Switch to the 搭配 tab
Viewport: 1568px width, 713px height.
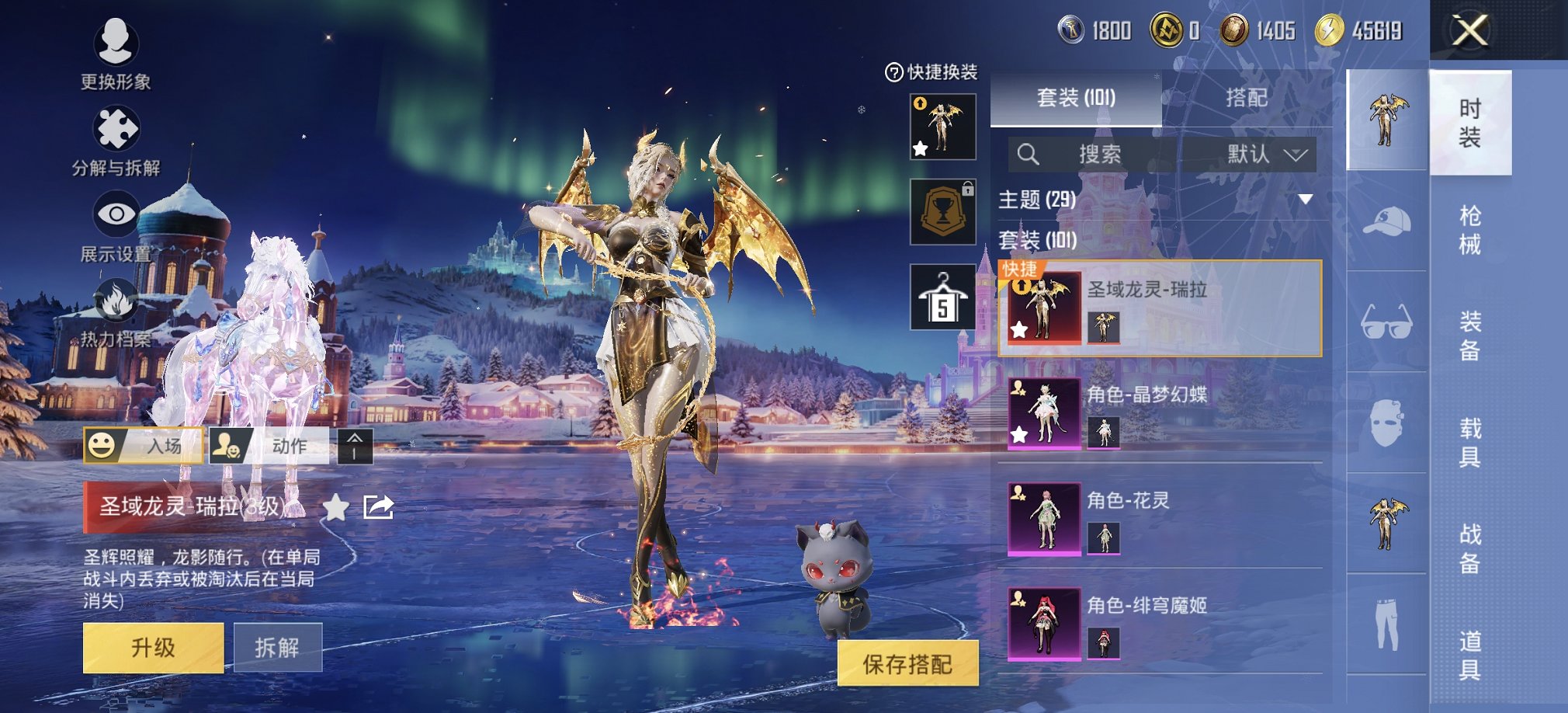(1246, 98)
